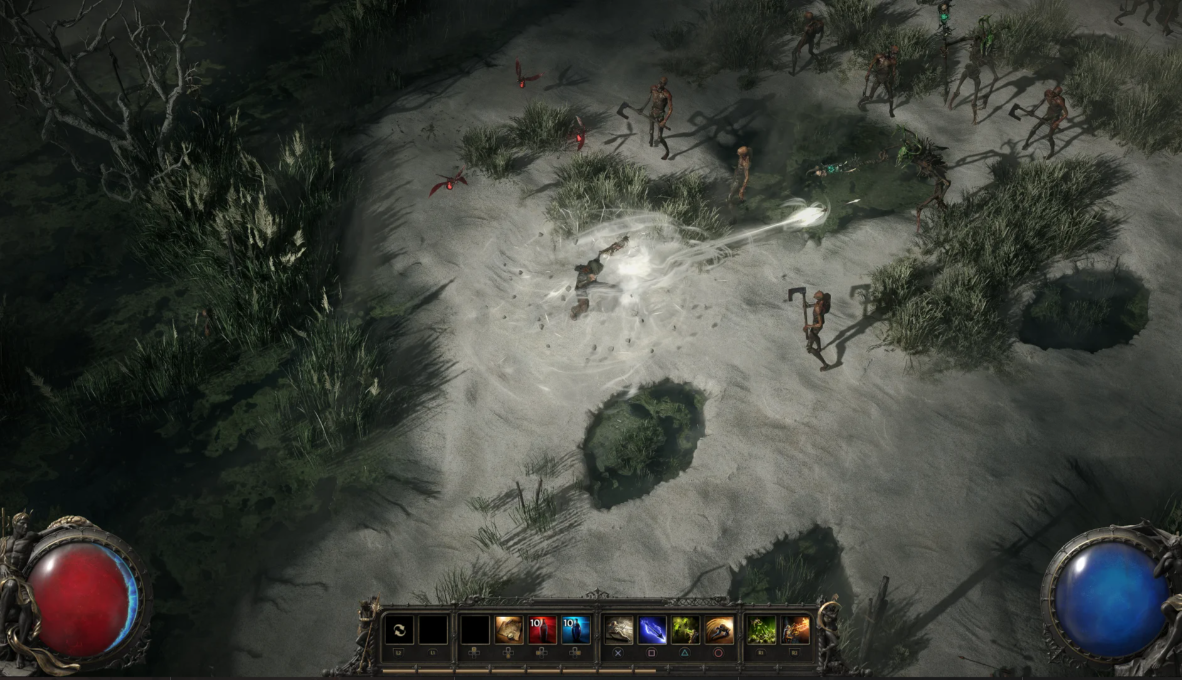This screenshot has height=680, width=1182.
Task: Use the blue mana flask
Action: 575,629
